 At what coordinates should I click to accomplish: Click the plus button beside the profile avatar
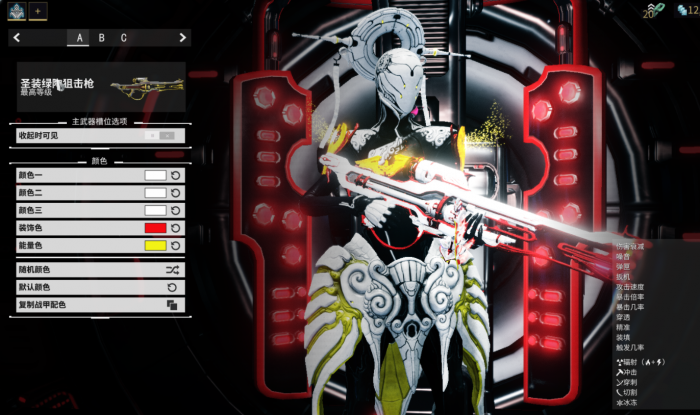(x=38, y=10)
